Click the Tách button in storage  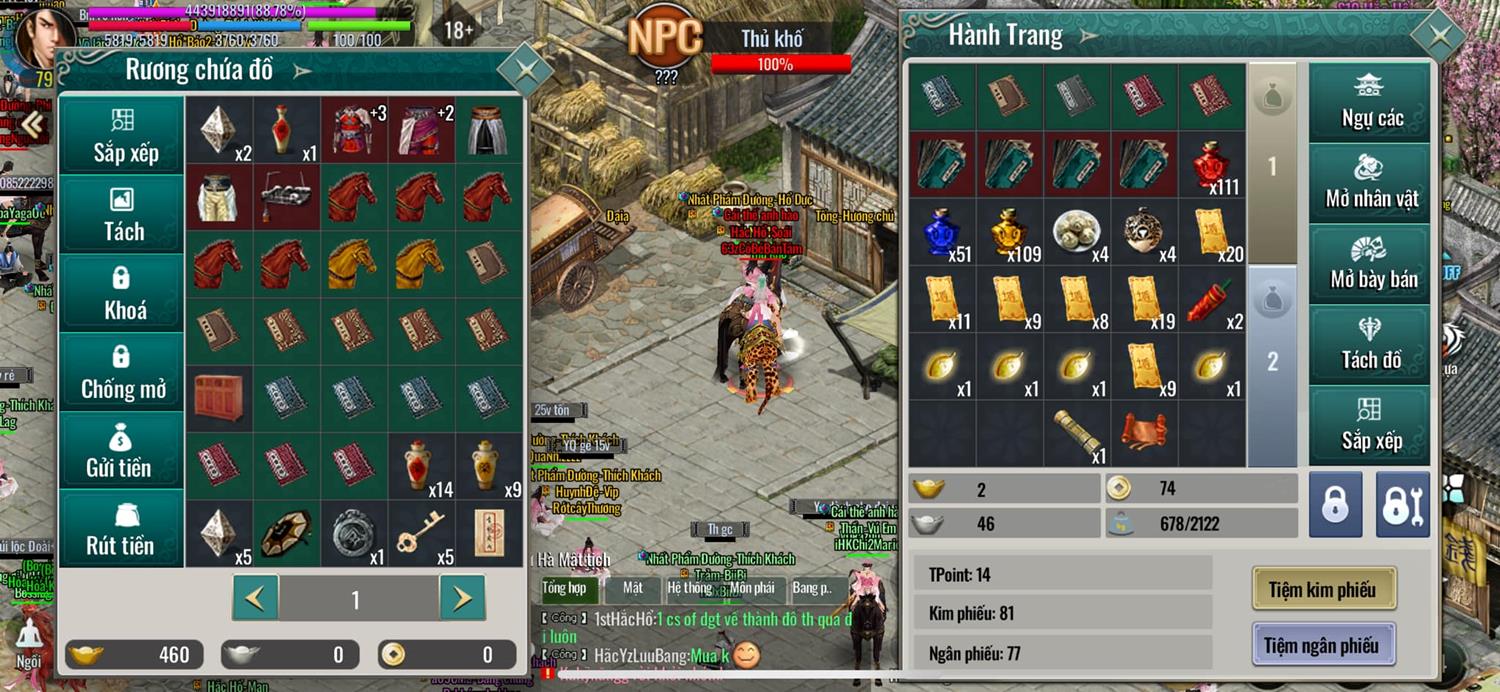[x=122, y=214]
